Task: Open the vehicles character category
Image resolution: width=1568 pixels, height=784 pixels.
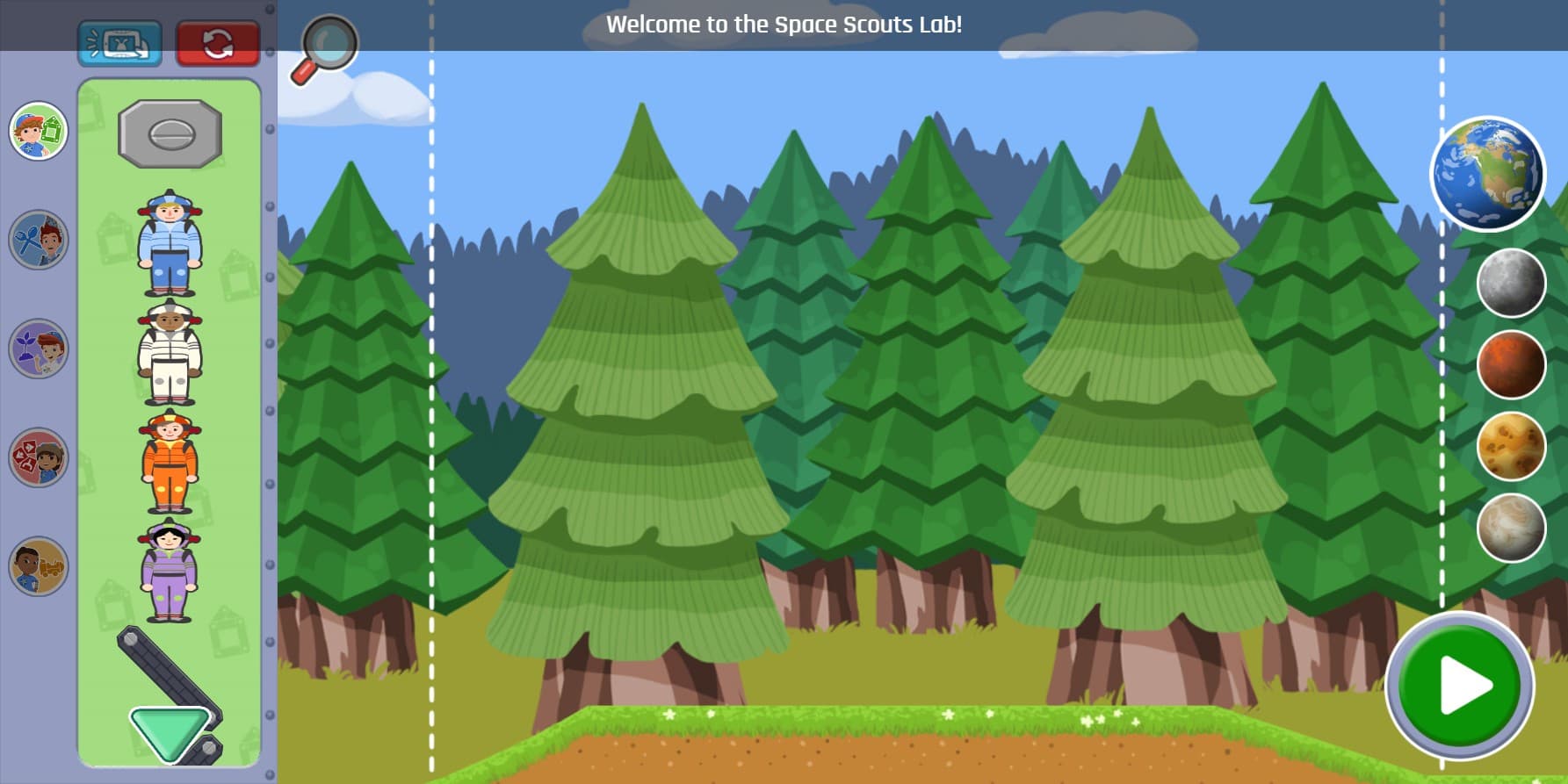Action: click(38, 566)
